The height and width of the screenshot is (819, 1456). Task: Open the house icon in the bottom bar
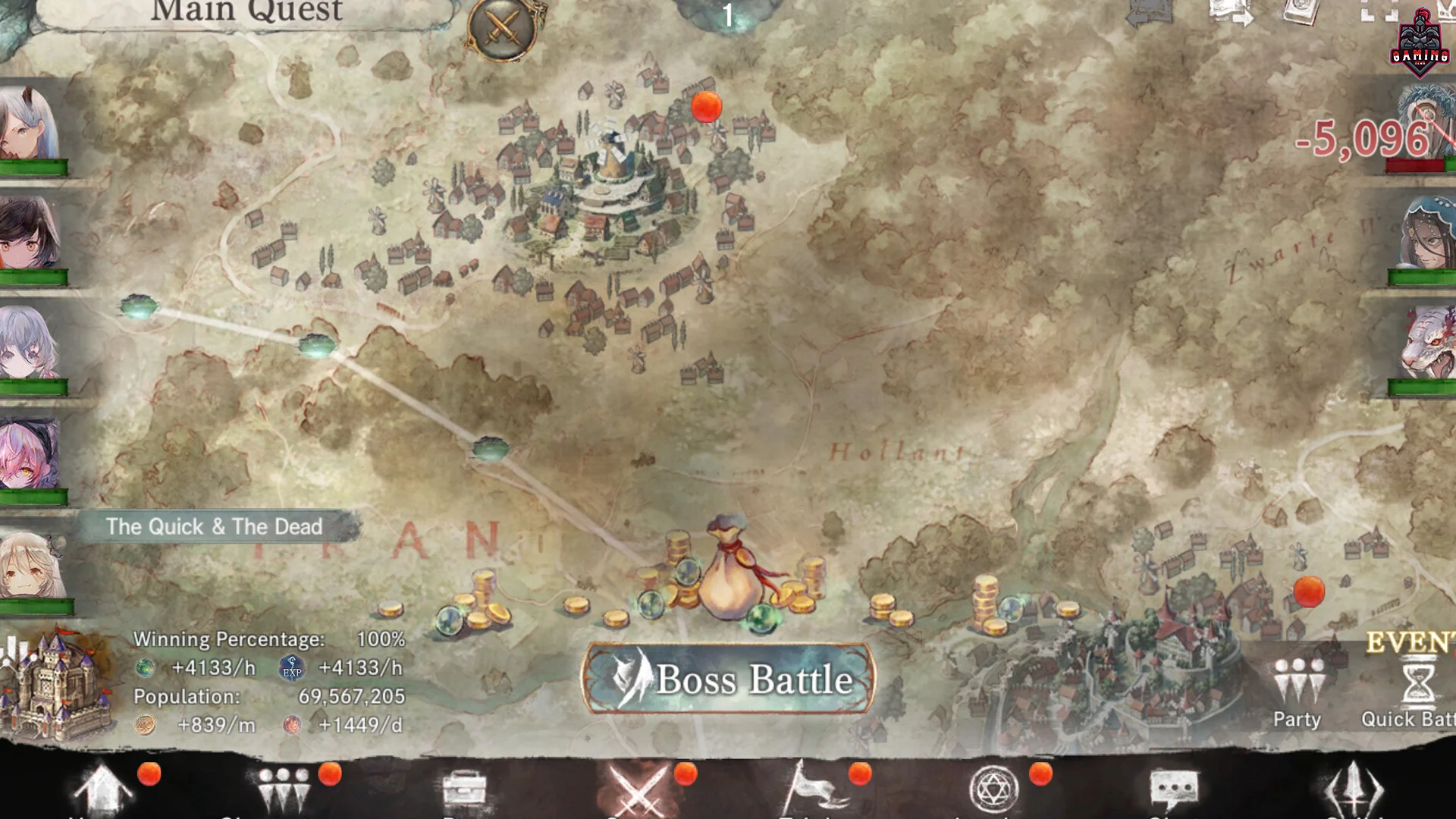point(102,789)
